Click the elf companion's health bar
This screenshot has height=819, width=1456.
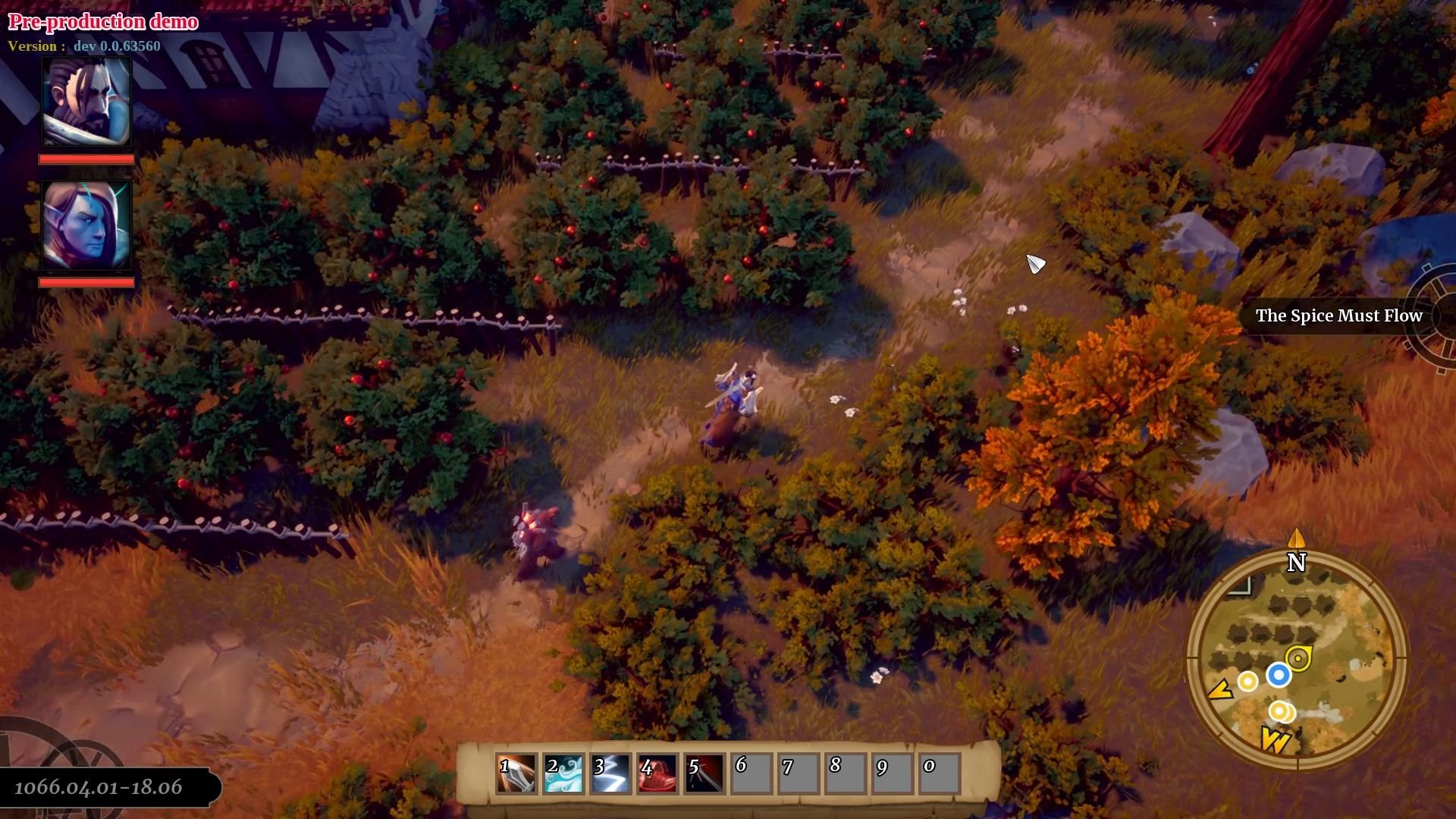pyautogui.click(x=86, y=284)
